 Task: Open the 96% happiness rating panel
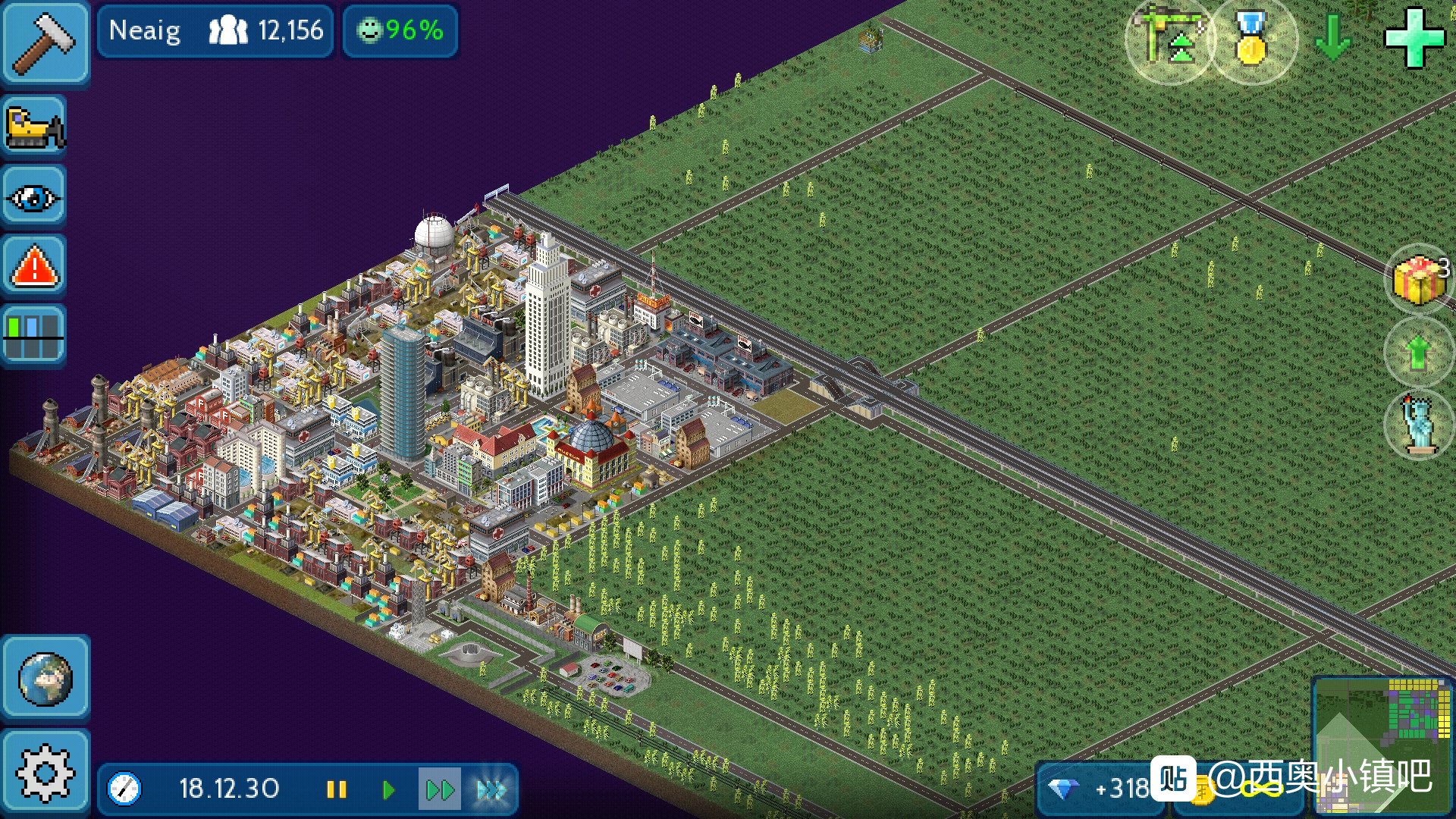400,30
